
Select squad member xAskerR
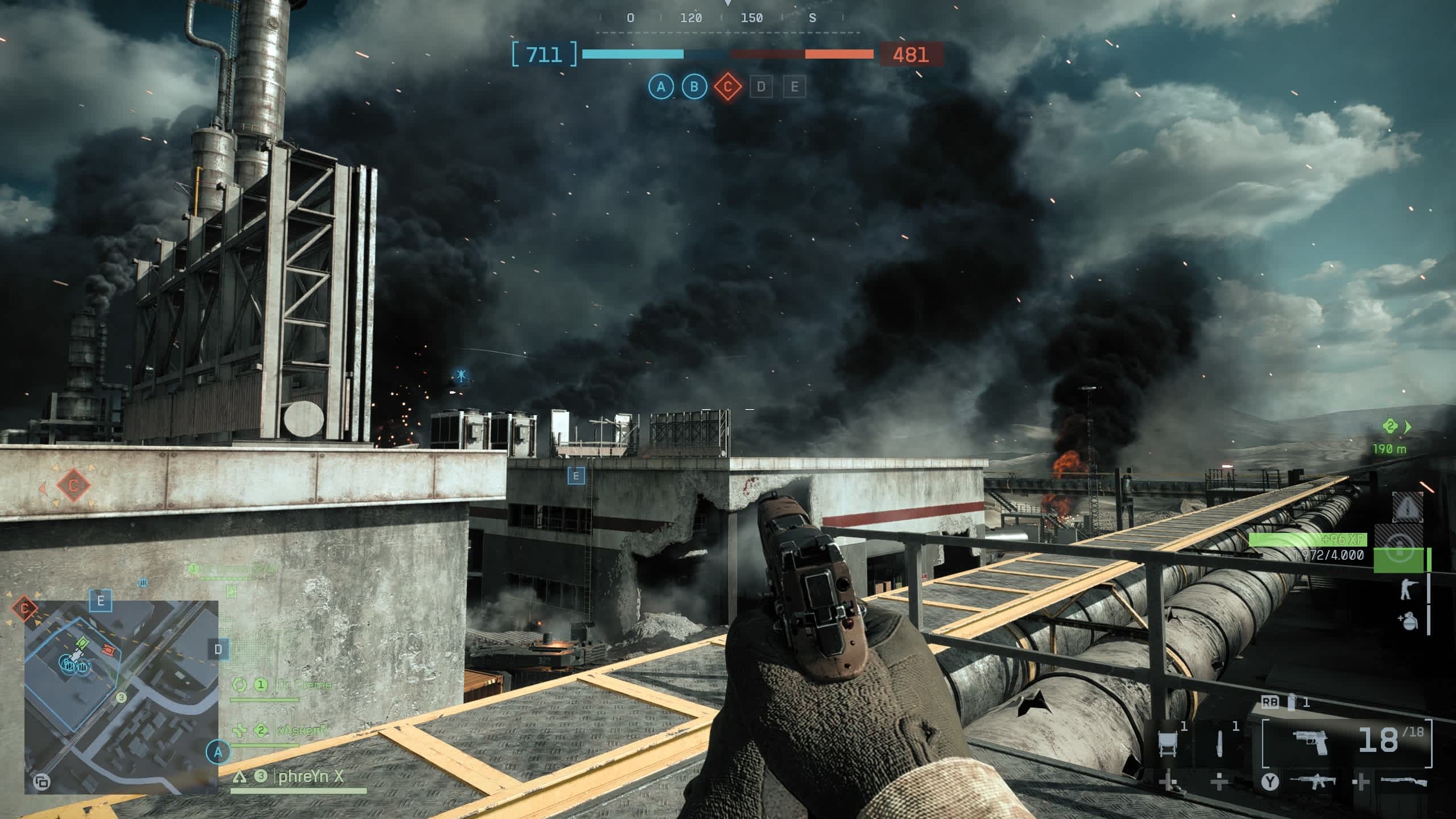click(301, 730)
